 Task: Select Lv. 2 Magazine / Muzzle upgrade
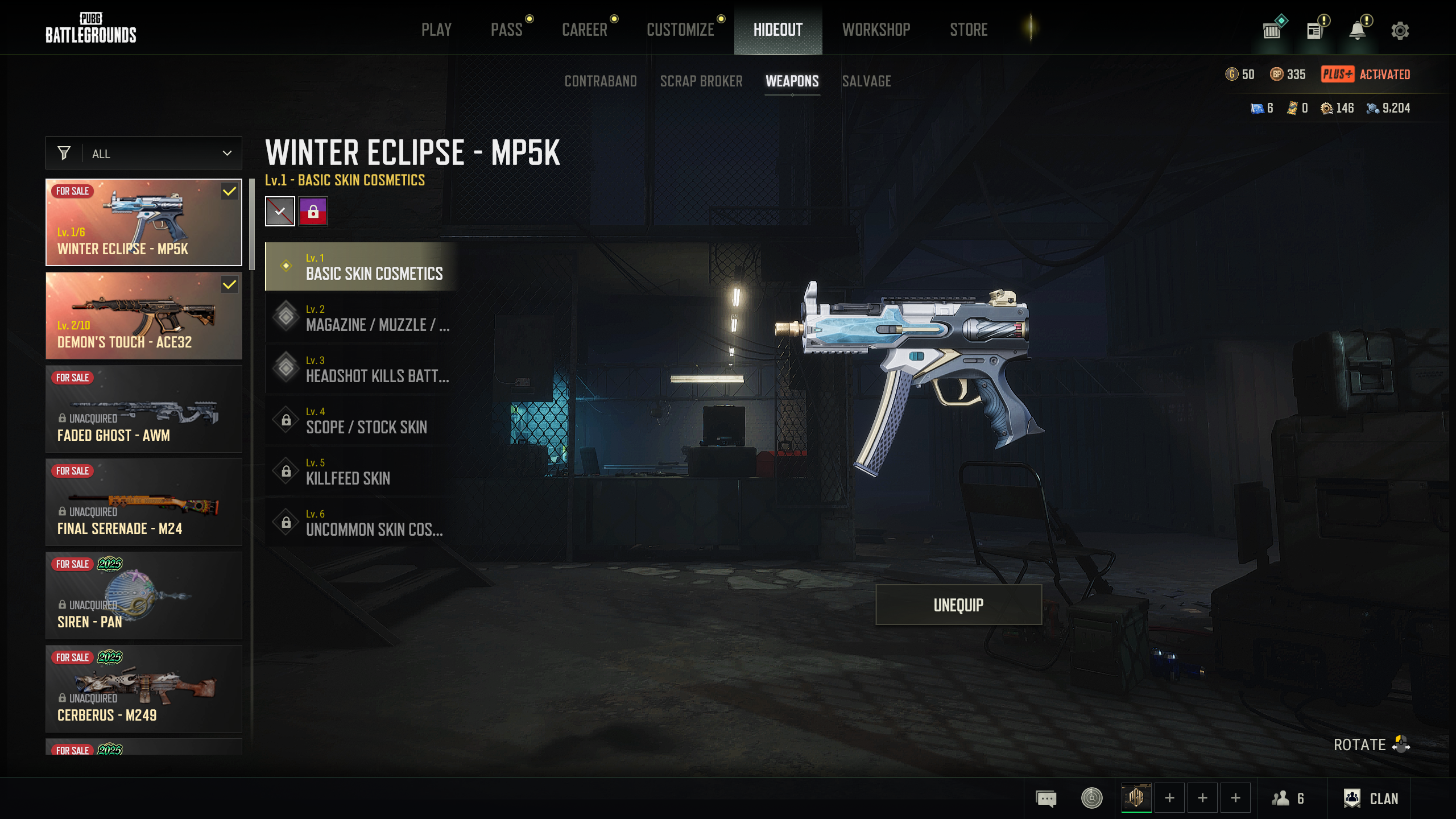(x=362, y=318)
